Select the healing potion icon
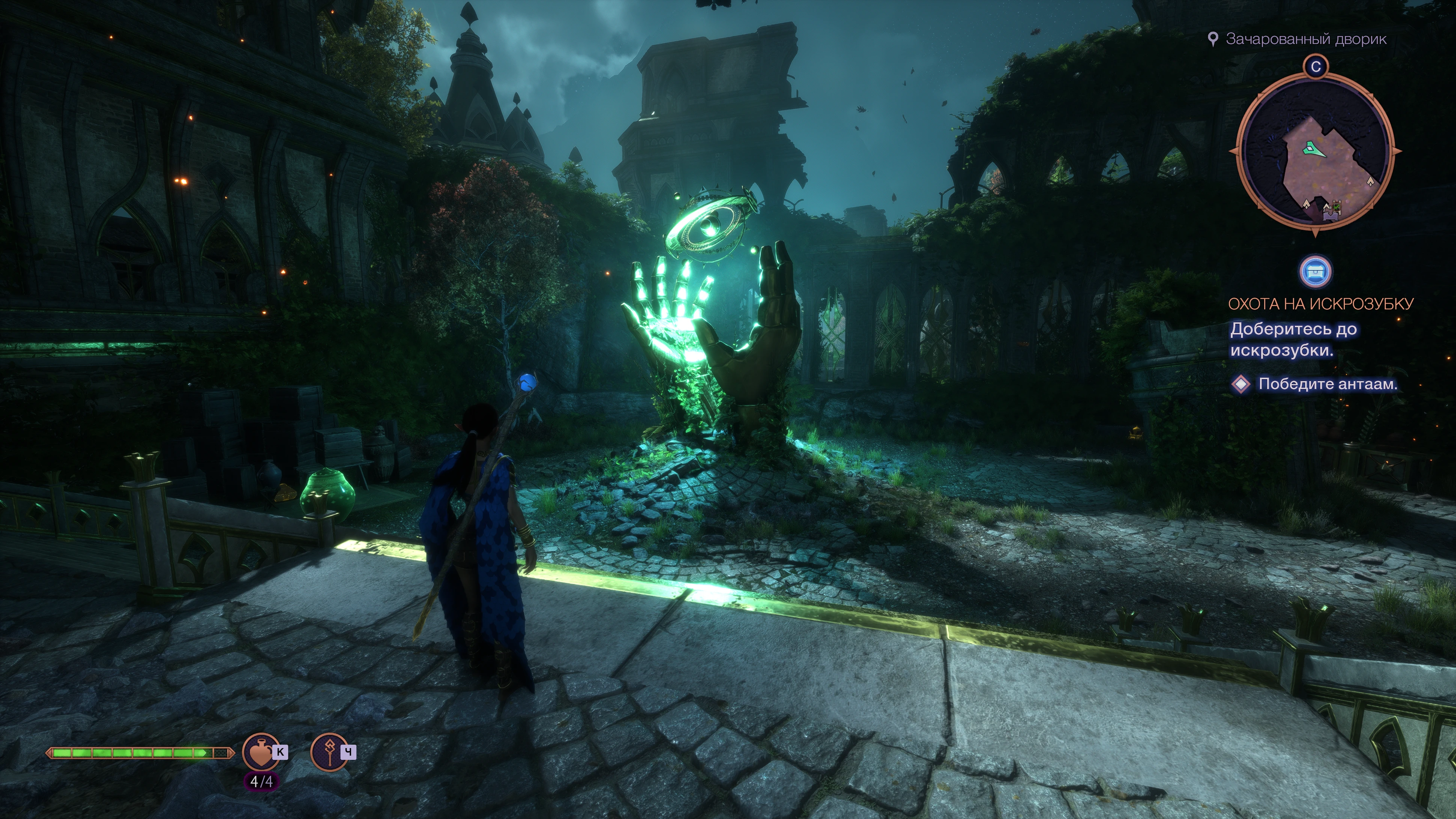Viewport: 1456px width, 819px height. (x=260, y=751)
